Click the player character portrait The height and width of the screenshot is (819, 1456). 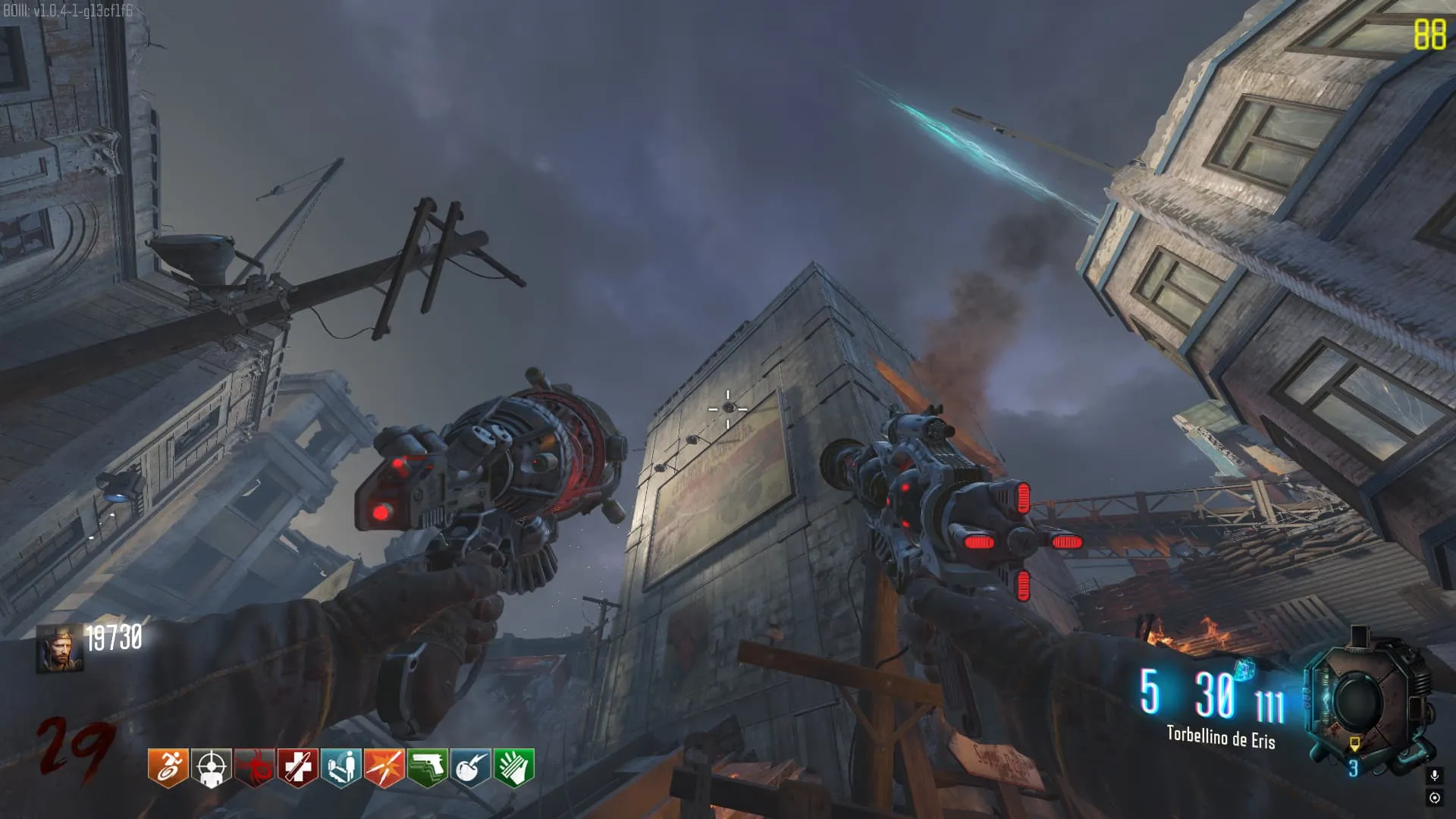coord(60,650)
